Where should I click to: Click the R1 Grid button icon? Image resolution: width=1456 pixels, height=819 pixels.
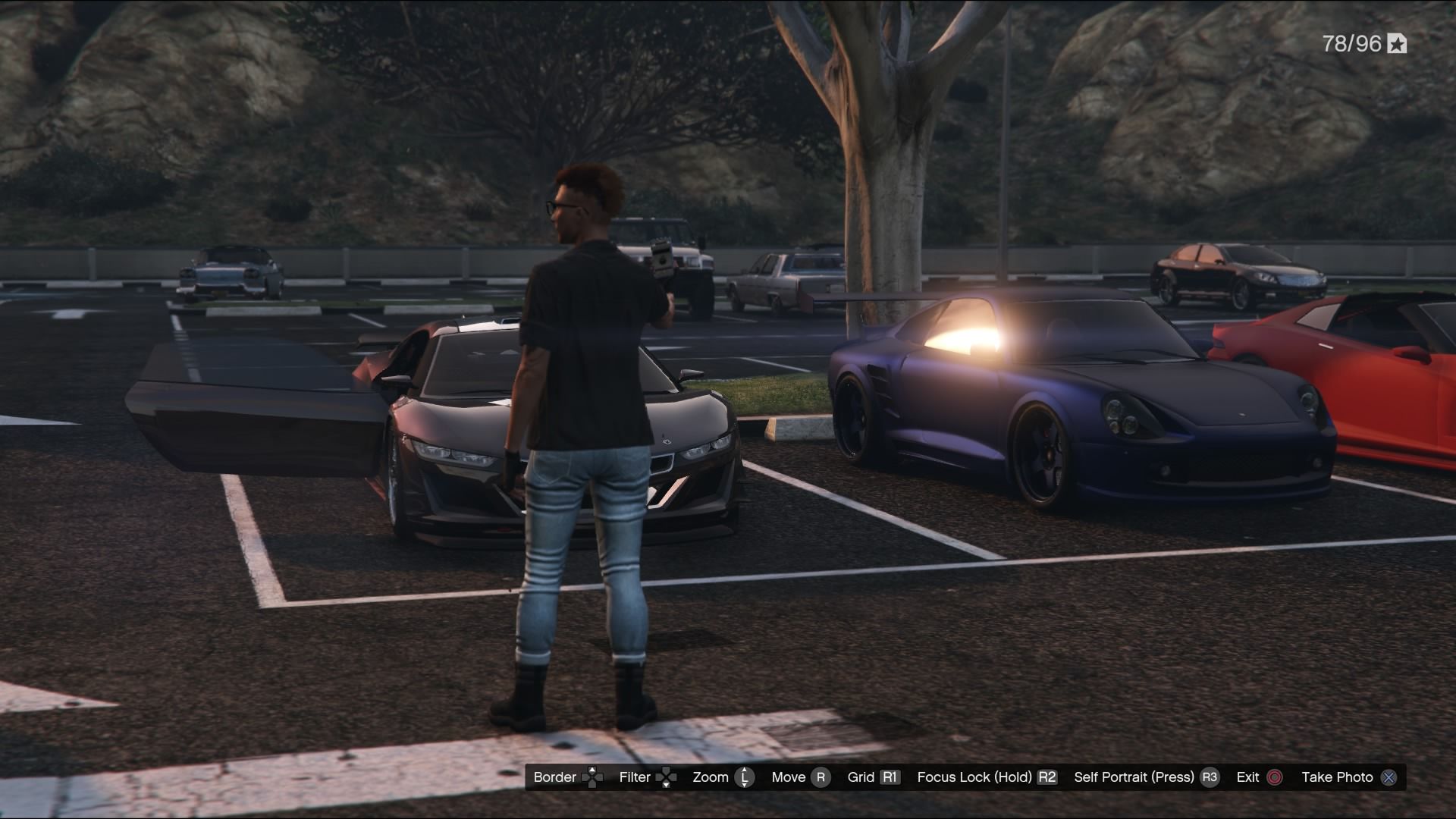[x=889, y=777]
